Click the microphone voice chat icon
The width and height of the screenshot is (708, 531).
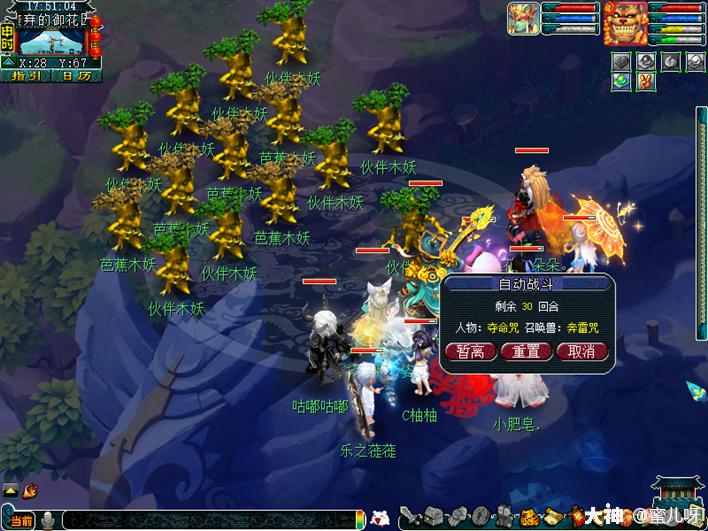[48, 520]
